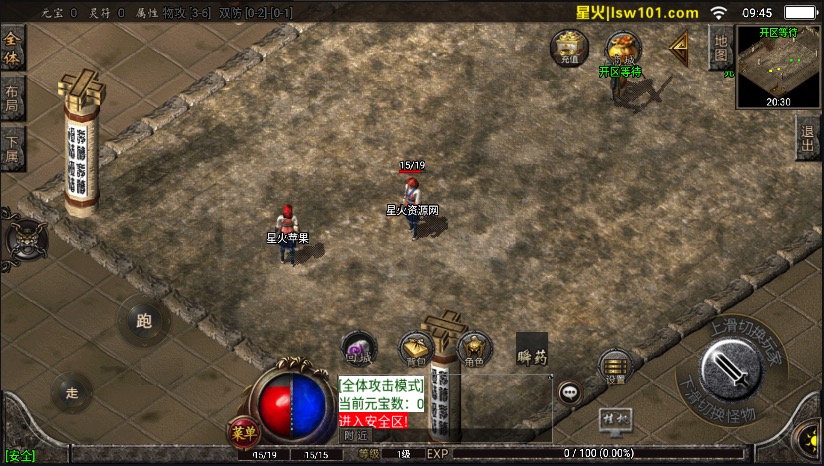Open the 地图 map button
Image resolution: width=824 pixels, height=466 pixels.
[720, 47]
